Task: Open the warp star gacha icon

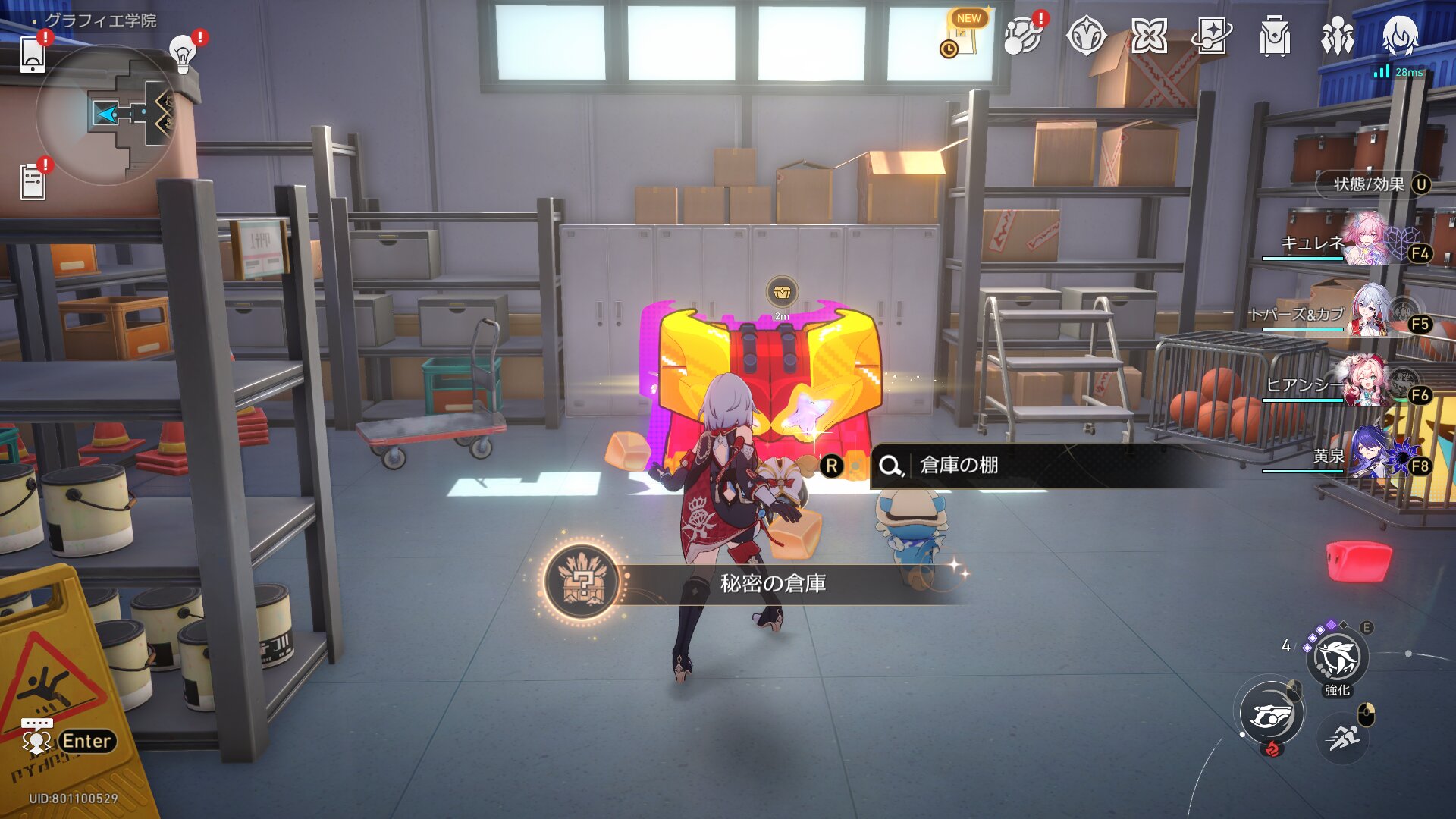Action: pyautogui.click(x=1211, y=36)
